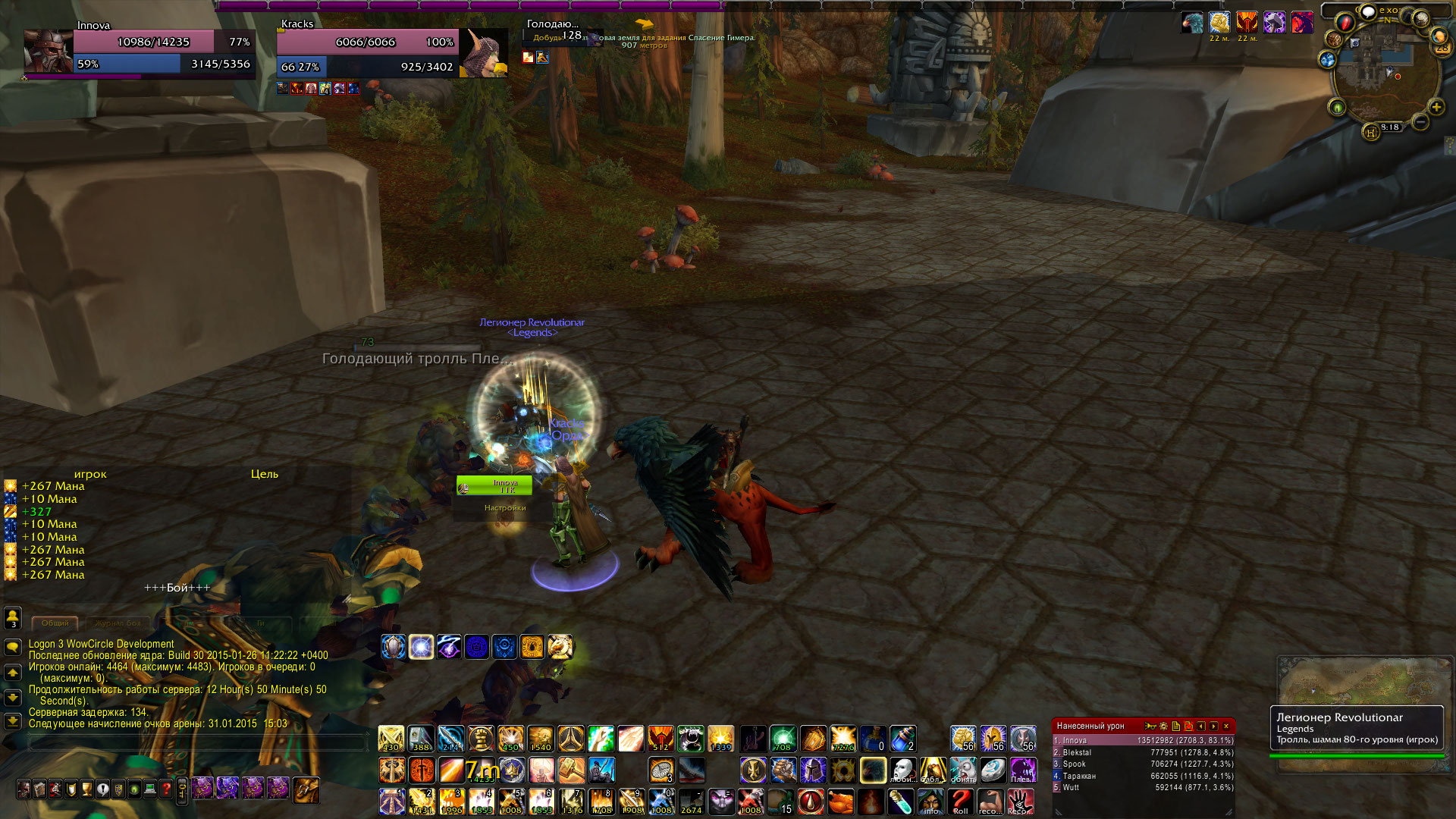Use the blue mana potion slot
This screenshot has height=819, width=1456.
tap(902, 739)
